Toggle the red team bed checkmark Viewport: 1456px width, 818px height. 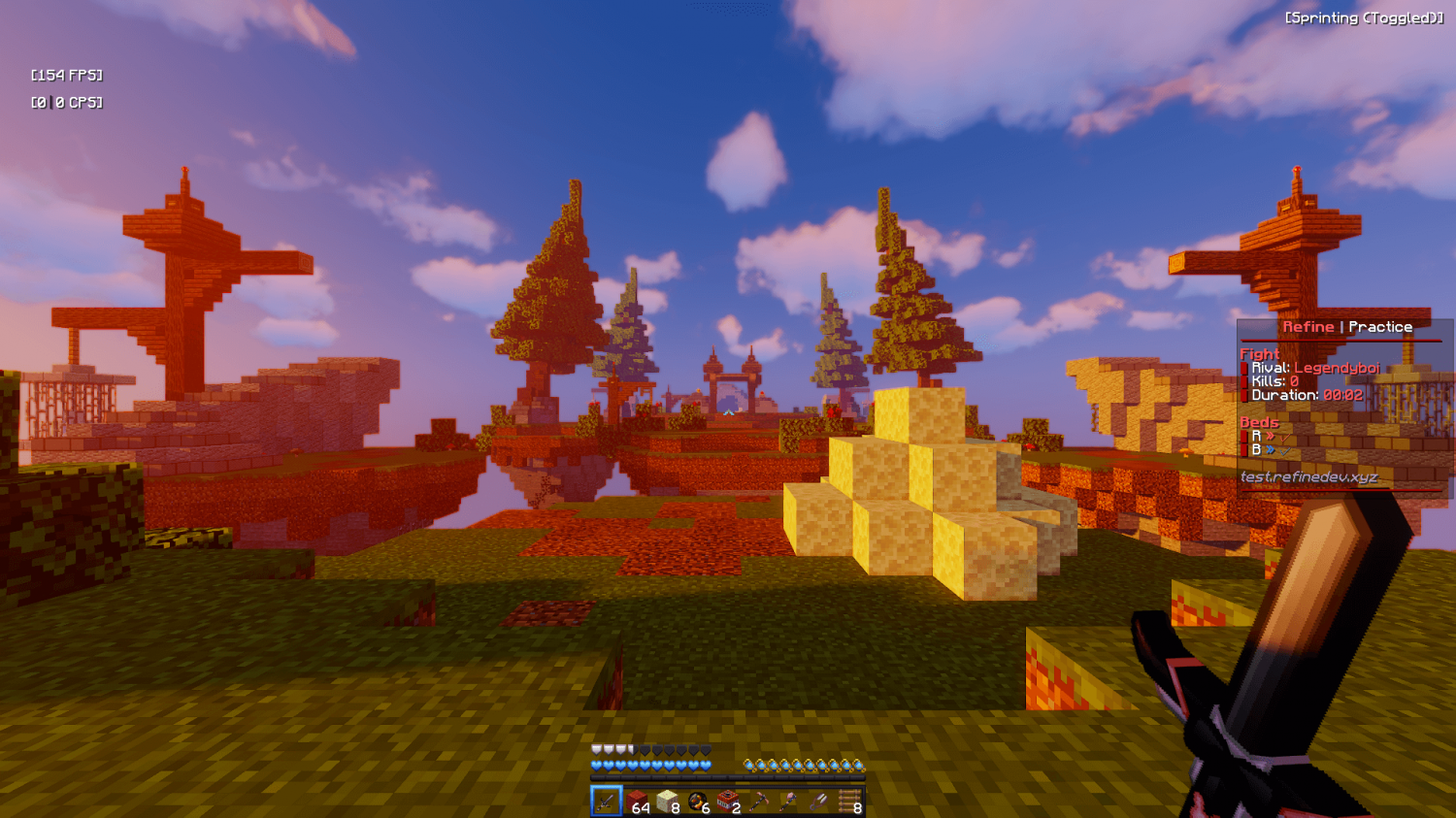(1284, 438)
